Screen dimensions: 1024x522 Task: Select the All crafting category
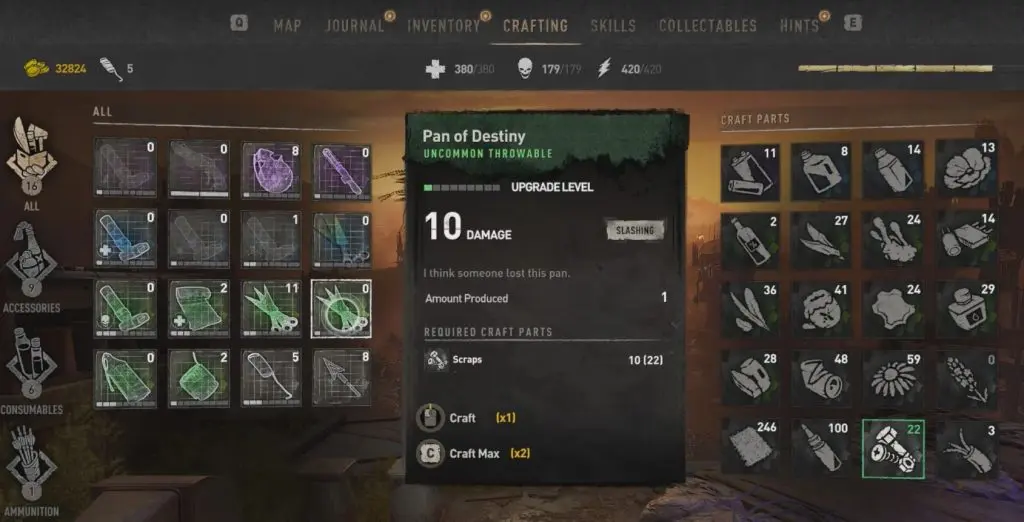click(34, 161)
